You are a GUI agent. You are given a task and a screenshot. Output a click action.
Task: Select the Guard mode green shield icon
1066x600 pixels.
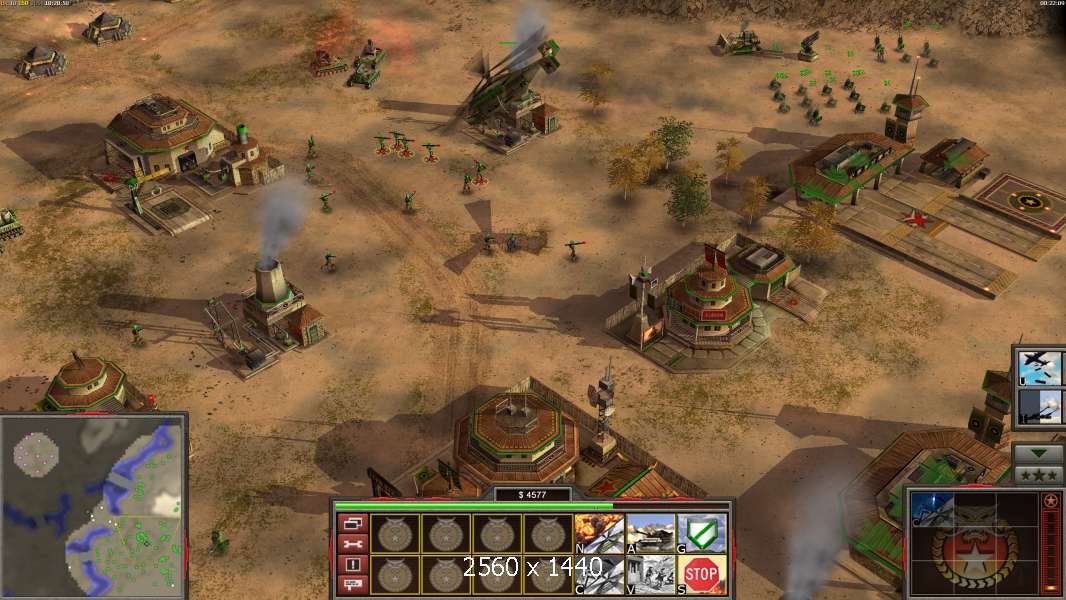point(701,531)
